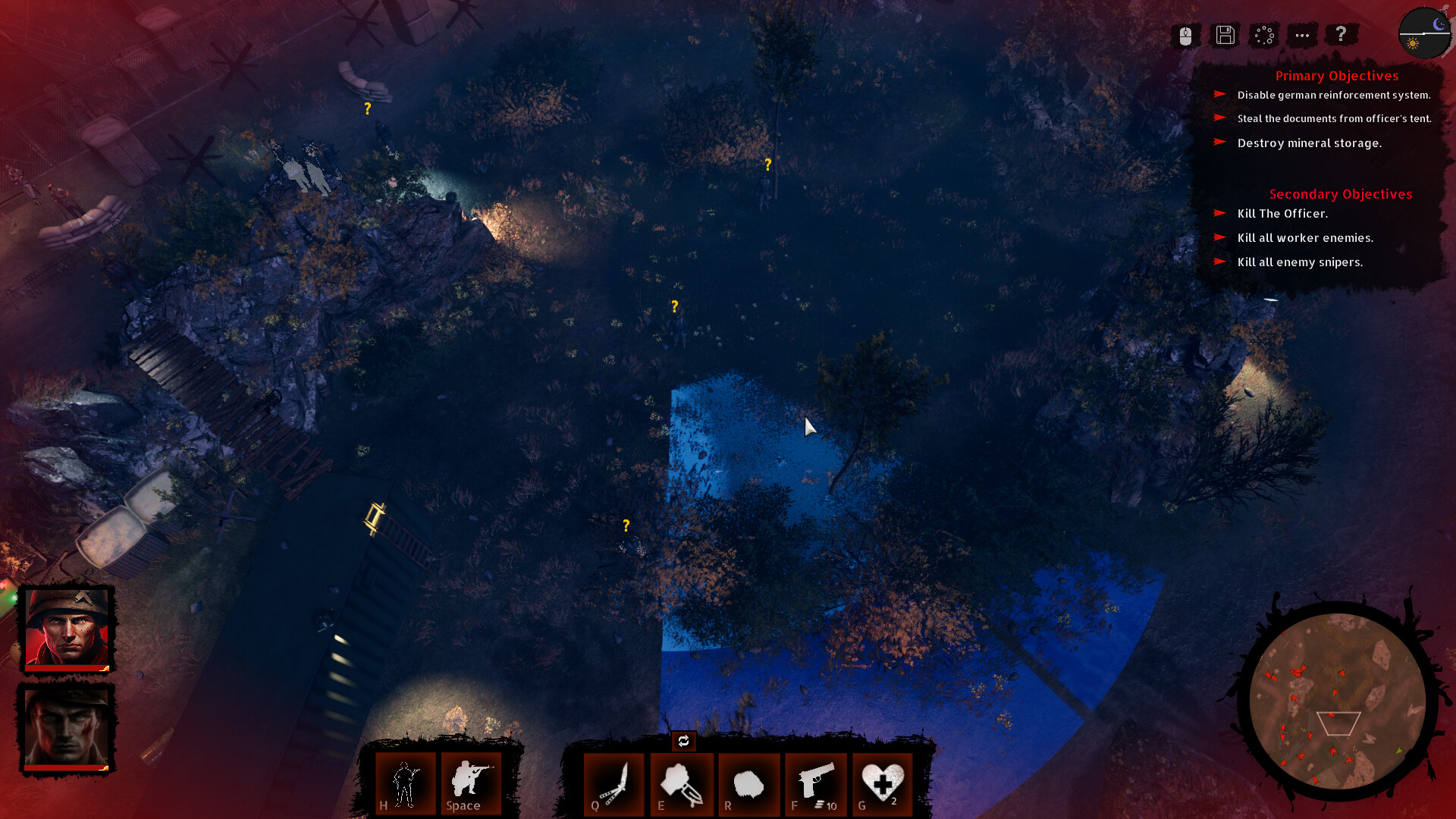Expand the Primary Objectives arrow marker for mineral storage

(1222, 143)
